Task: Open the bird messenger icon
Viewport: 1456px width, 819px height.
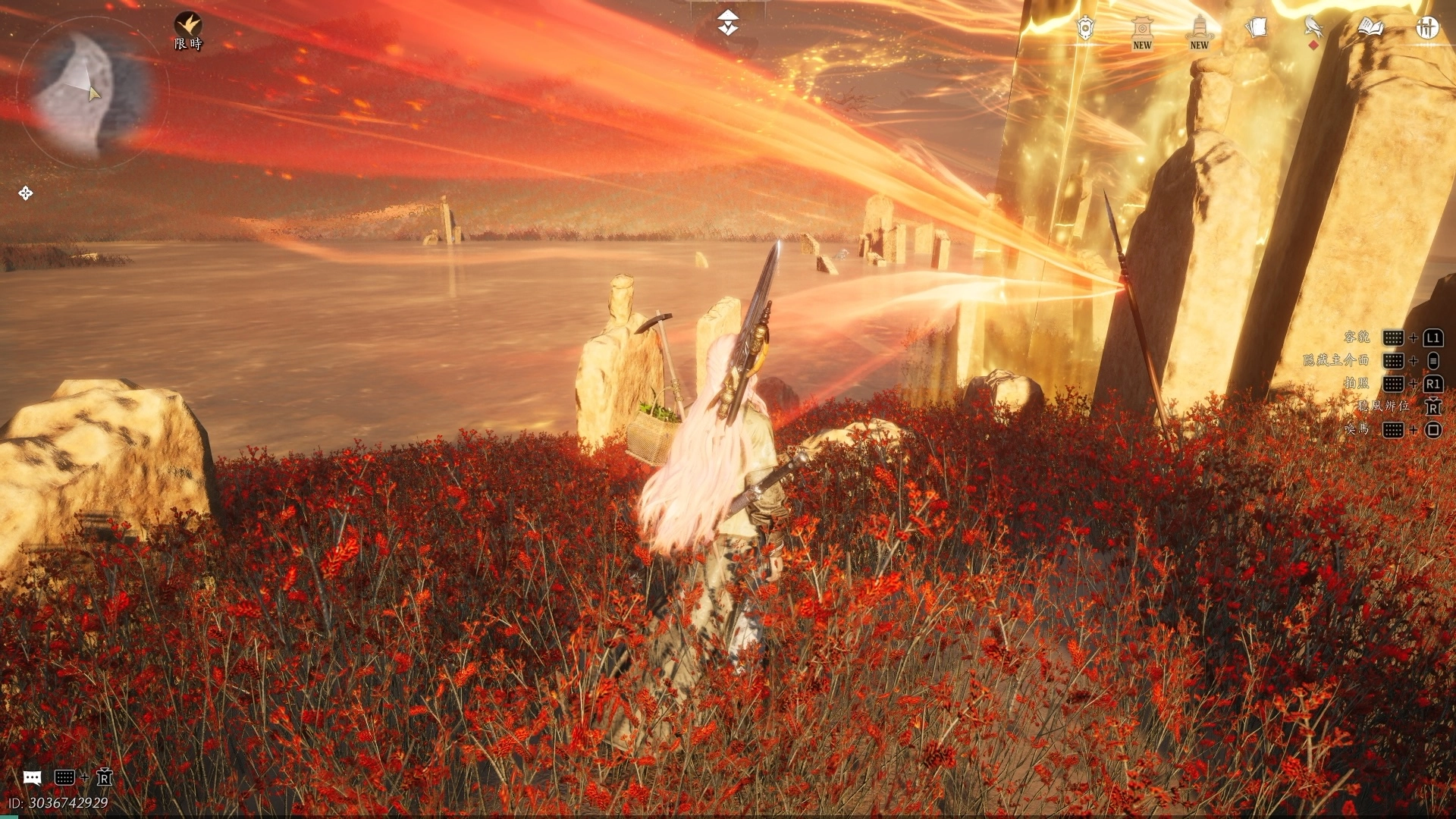Action: (1313, 29)
